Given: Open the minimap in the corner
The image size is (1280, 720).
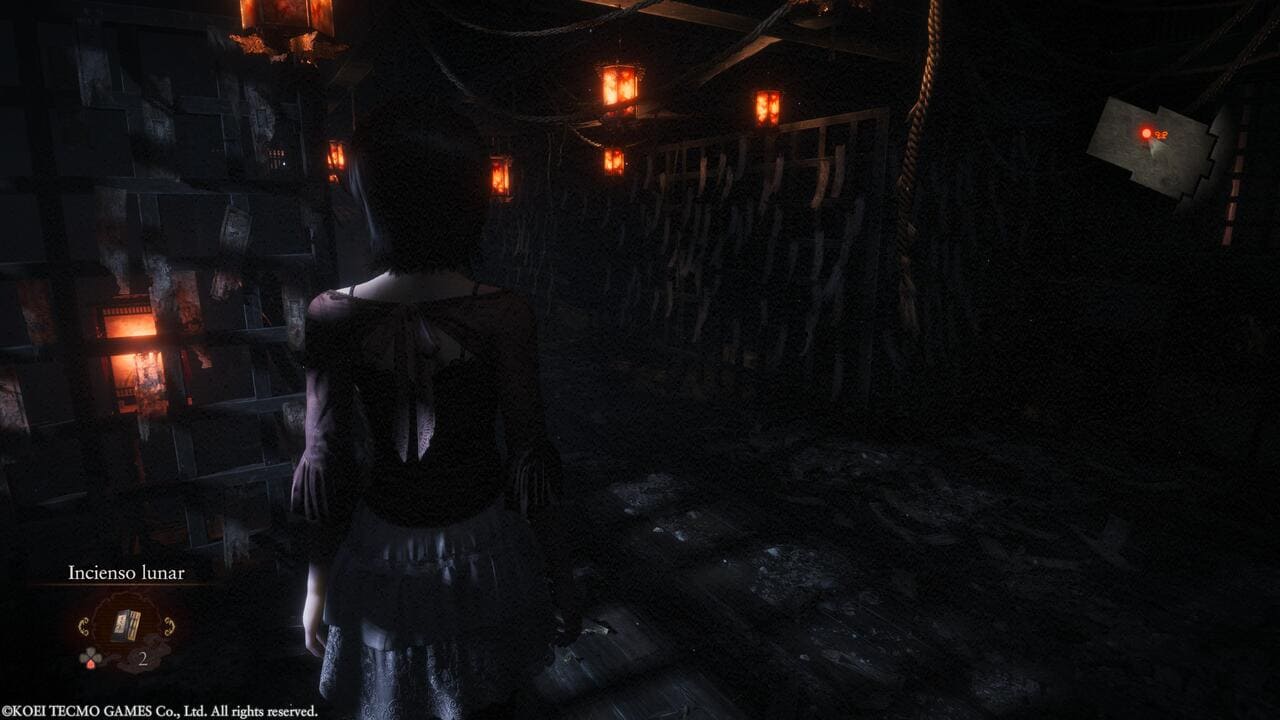Looking at the screenshot, I should coord(1156,147).
